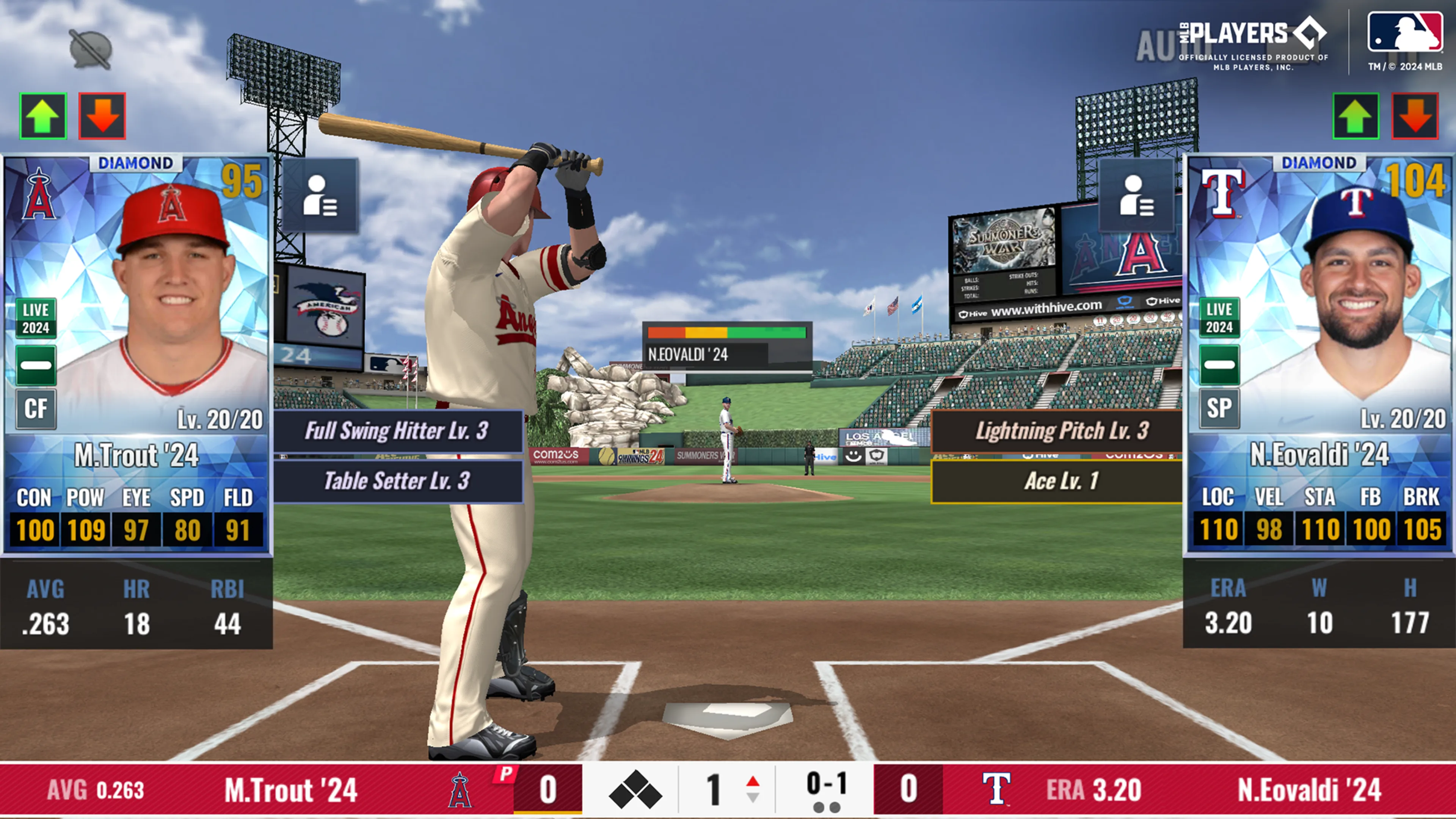This screenshot has width=1456, height=819.
Task: Toggle the AUTO play button
Action: click(x=1164, y=45)
